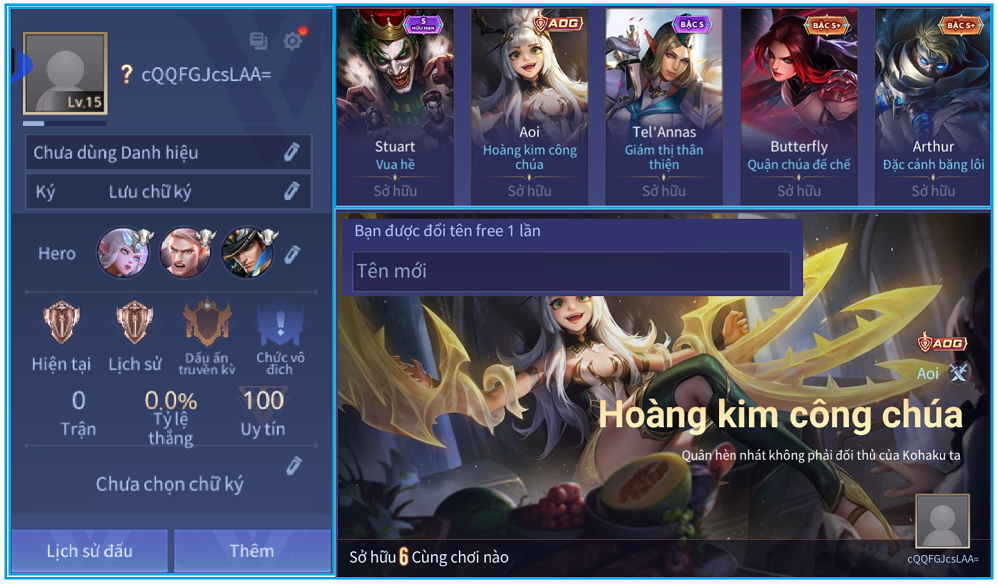
Task: Open the settings gear icon
Action: pyautogui.click(x=292, y=41)
